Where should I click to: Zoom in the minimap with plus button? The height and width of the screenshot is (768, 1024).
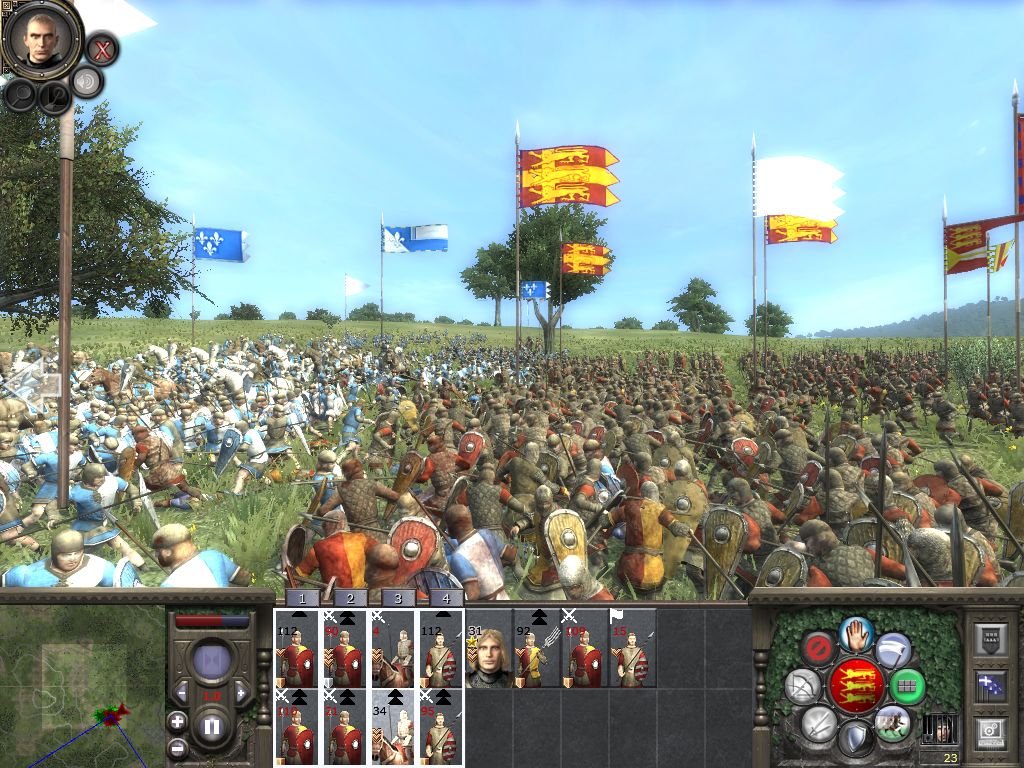(177, 721)
